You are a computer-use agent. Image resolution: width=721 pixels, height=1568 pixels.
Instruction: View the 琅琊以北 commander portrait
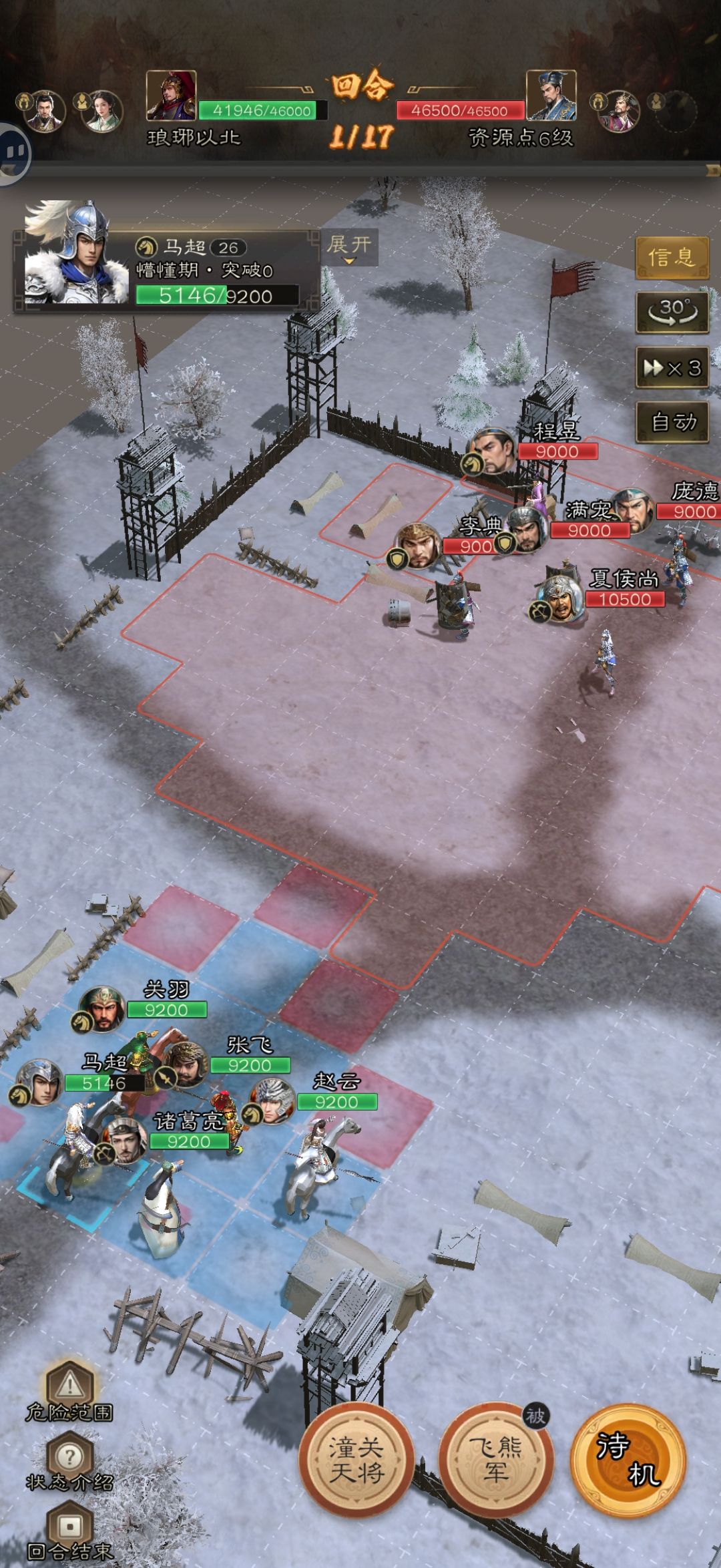tap(172, 95)
